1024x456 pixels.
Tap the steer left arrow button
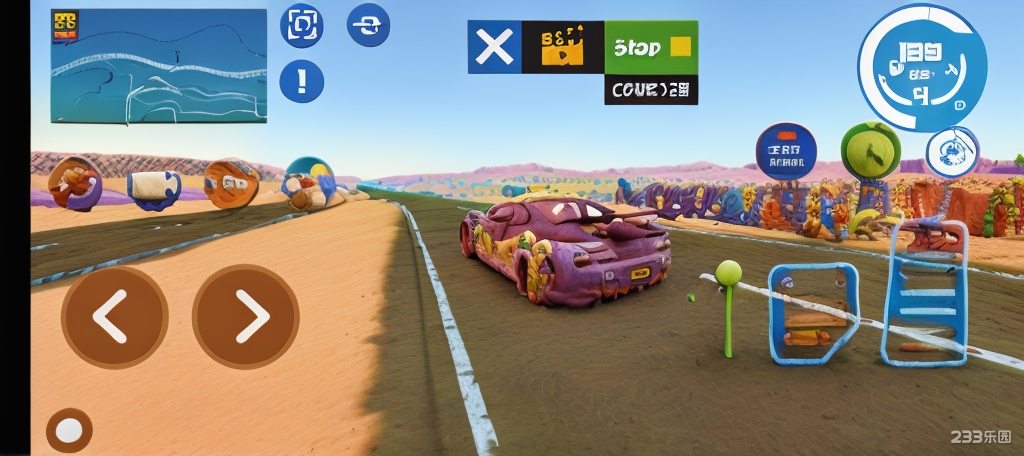tap(114, 317)
